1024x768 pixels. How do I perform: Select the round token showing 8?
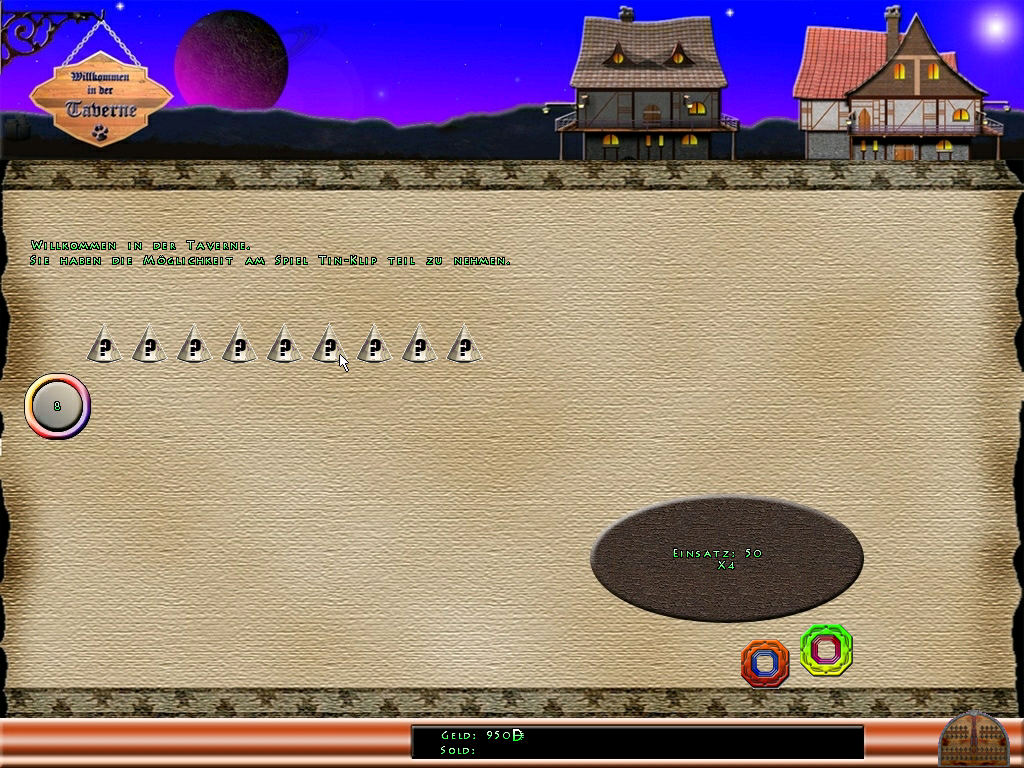point(58,407)
